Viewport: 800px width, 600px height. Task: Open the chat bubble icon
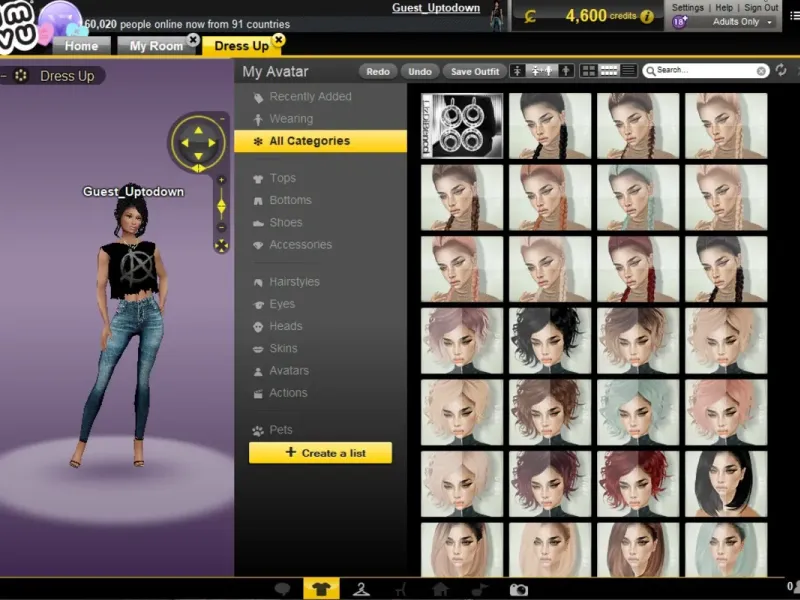pyautogui.click(x=283, y=590)
